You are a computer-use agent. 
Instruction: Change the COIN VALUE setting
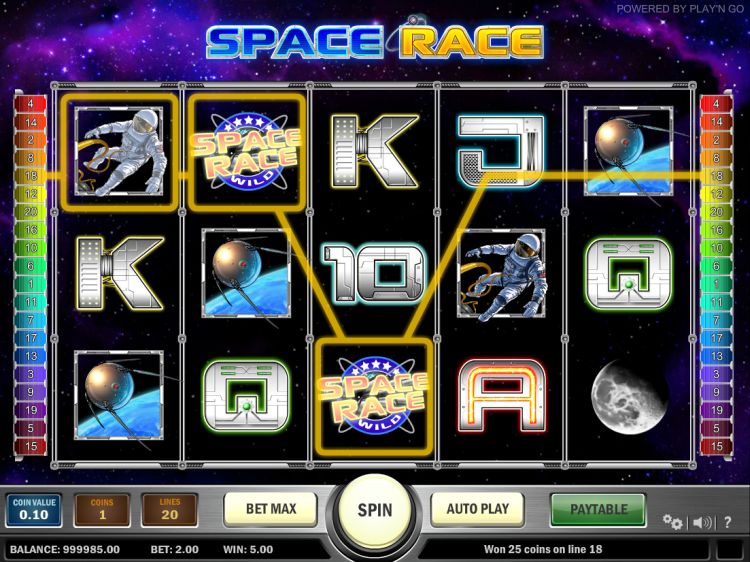pyautogui.click(x=35, y=510)
